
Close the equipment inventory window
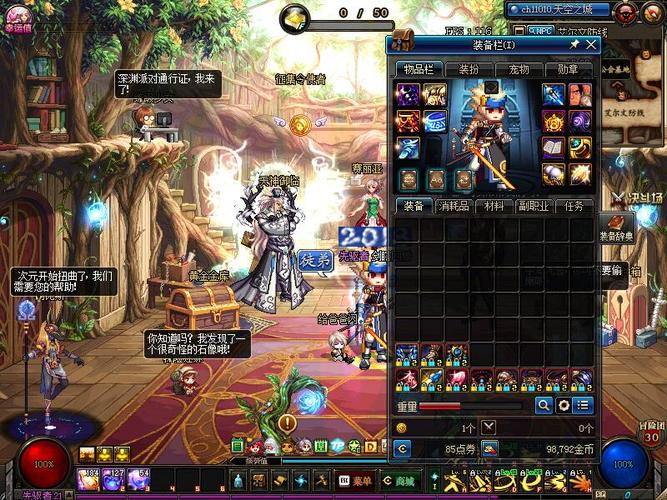pos(591,45)
